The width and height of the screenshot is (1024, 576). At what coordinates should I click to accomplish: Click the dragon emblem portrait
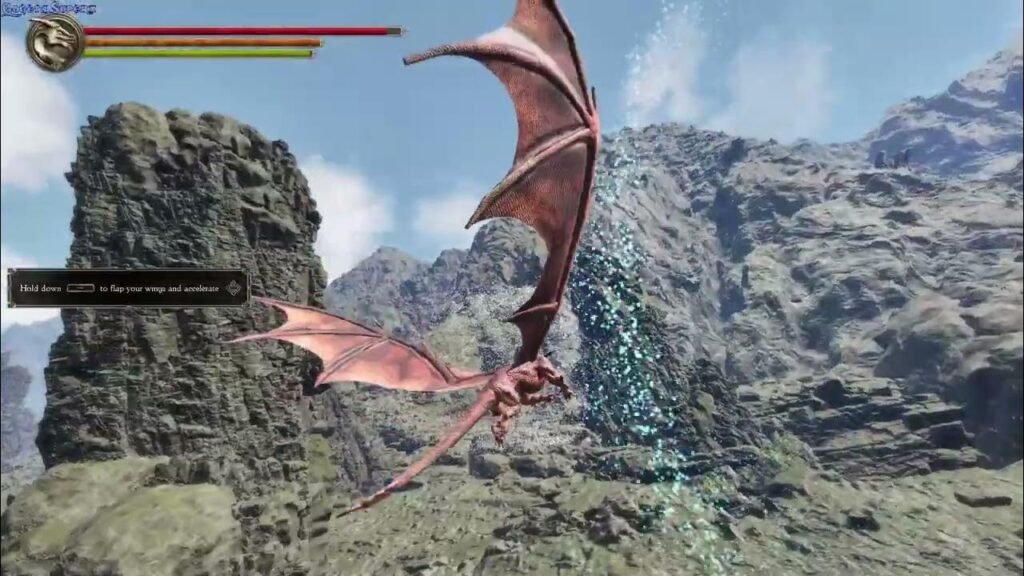coord(55,43)
